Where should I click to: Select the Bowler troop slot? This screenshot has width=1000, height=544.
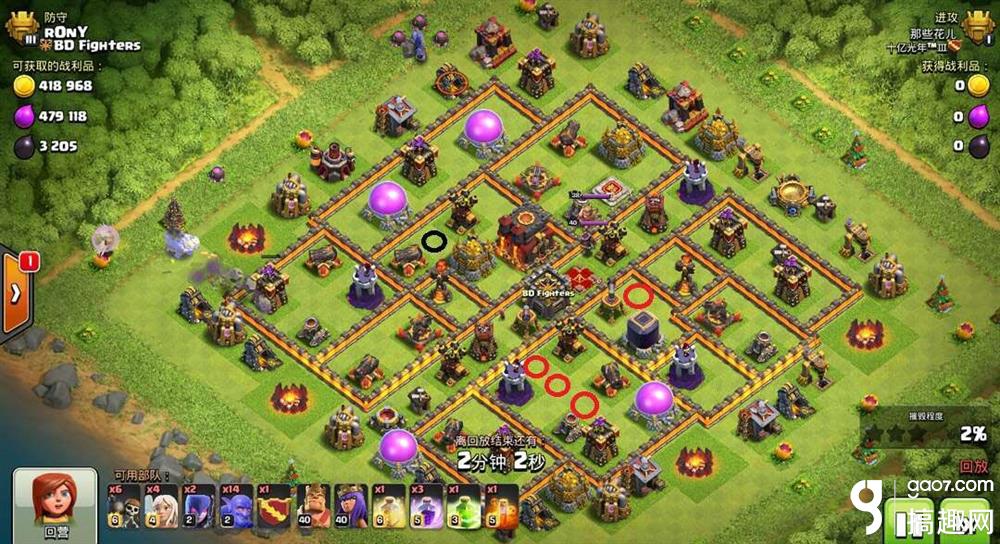[231, 506]
